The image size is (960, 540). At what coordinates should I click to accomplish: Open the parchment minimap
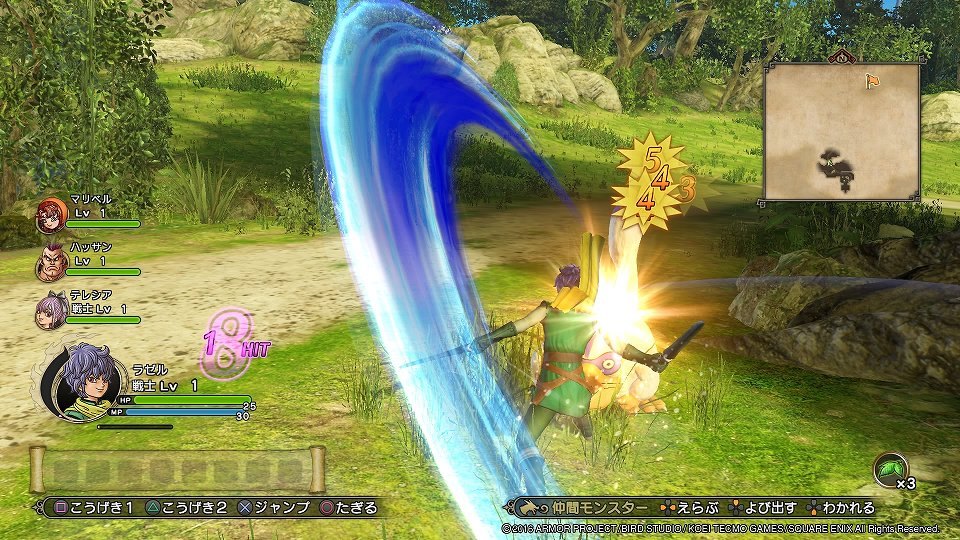[841, 131]
